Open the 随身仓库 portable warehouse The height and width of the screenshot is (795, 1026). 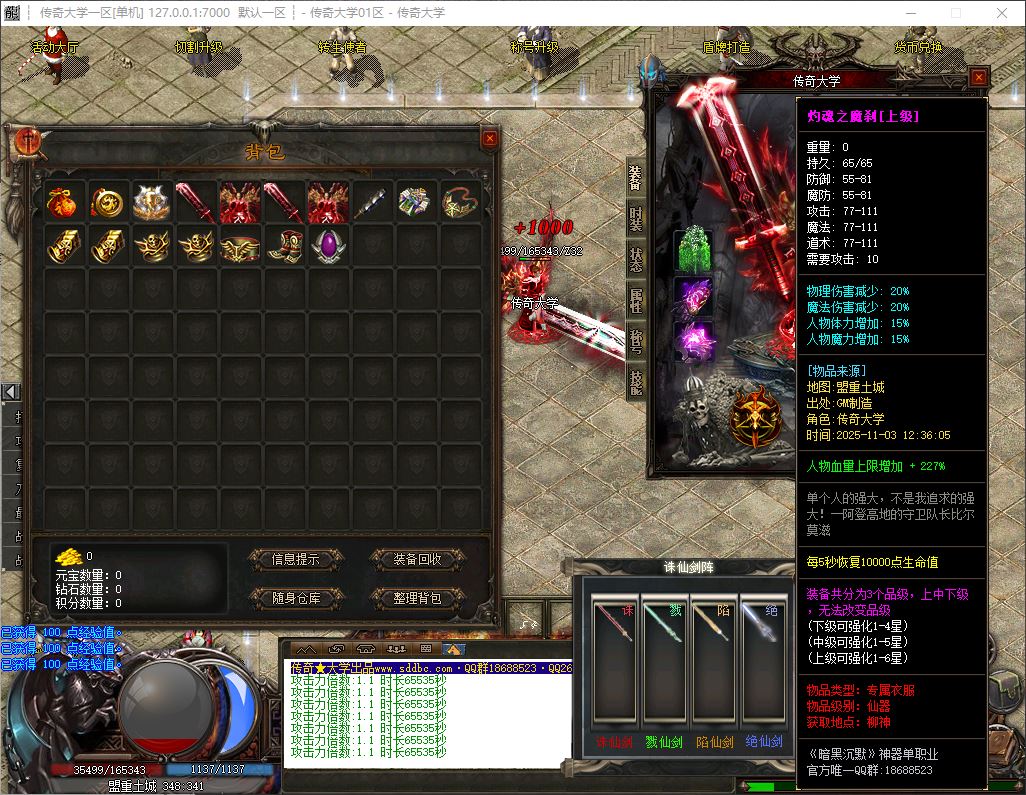(x=295, y=598)
